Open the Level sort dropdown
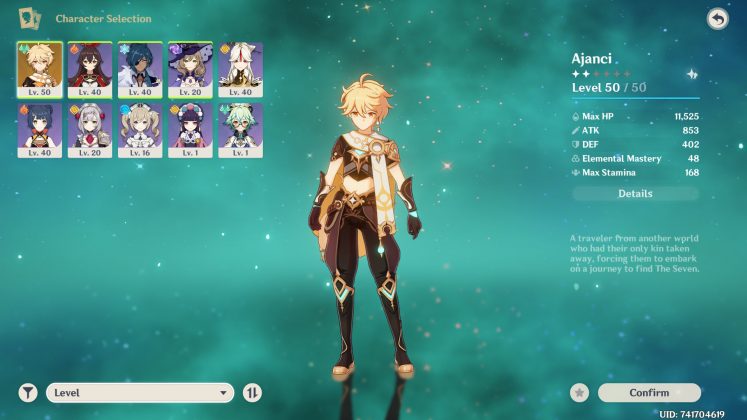This screenshot has height=420, width=747. coord(140,393)
